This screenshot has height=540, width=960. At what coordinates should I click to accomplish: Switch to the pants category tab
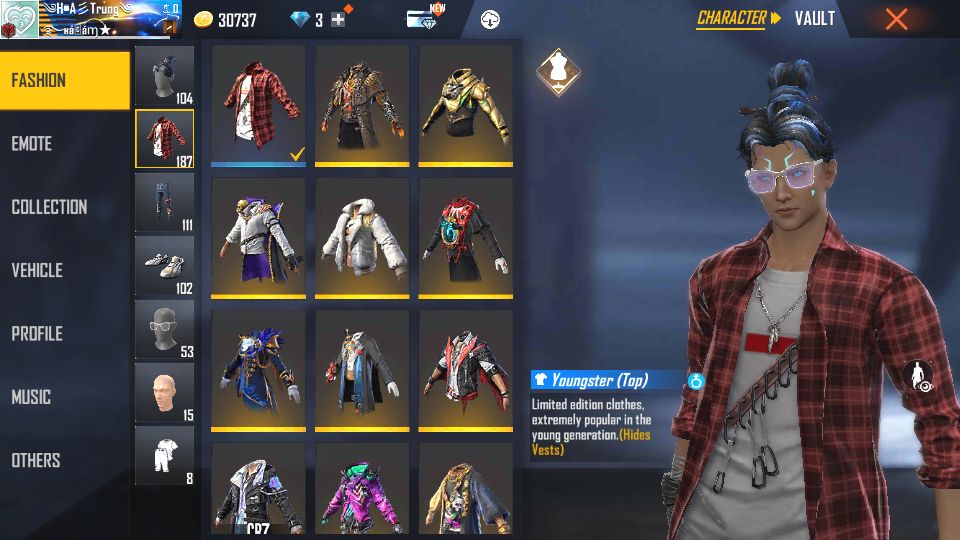point(164,202)
